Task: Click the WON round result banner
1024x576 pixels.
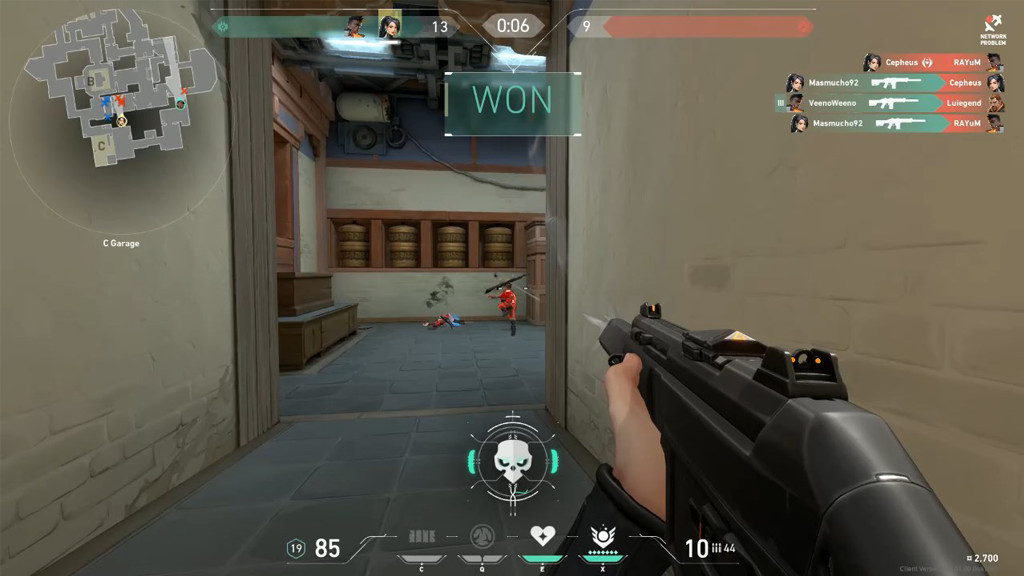Action: (x=513, y=100)
